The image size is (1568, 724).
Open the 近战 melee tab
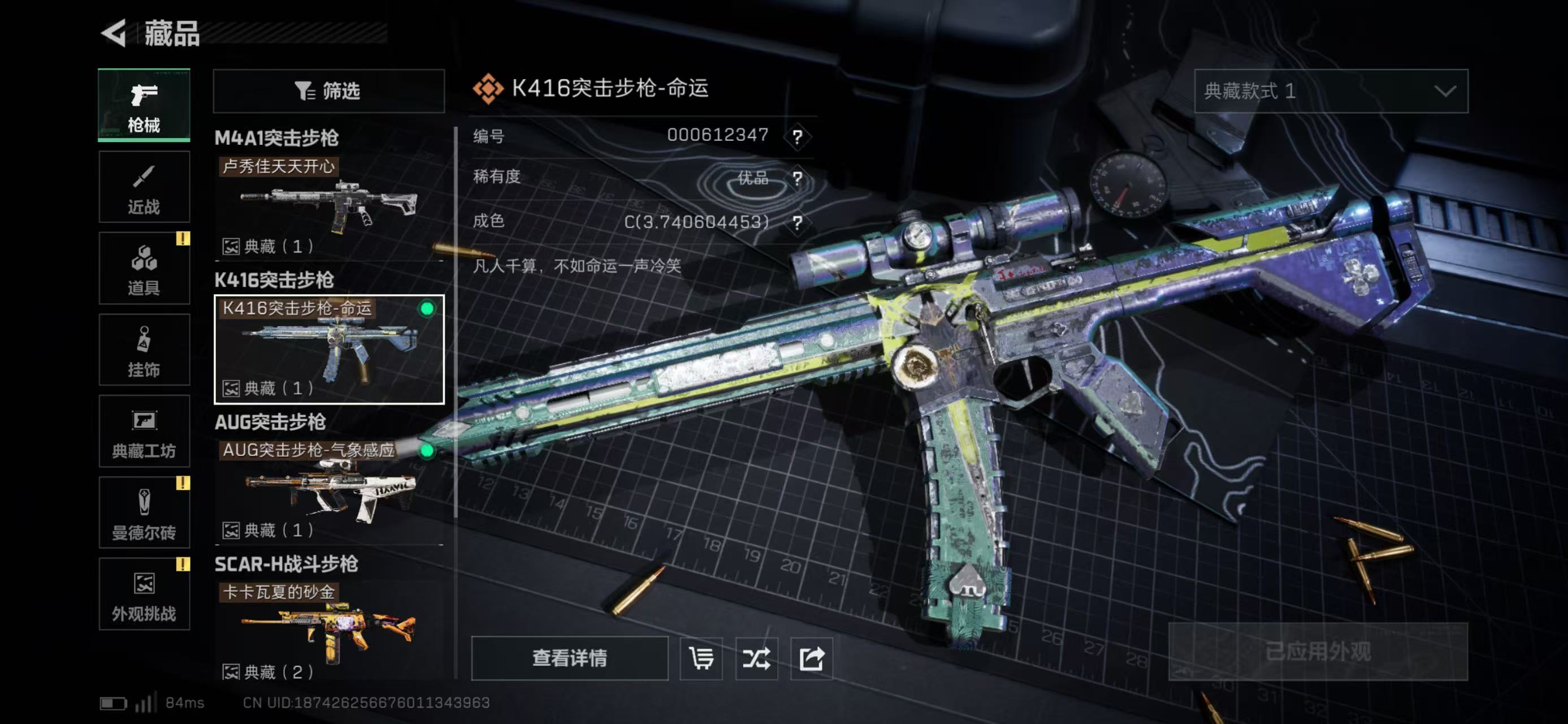(144, 187)
